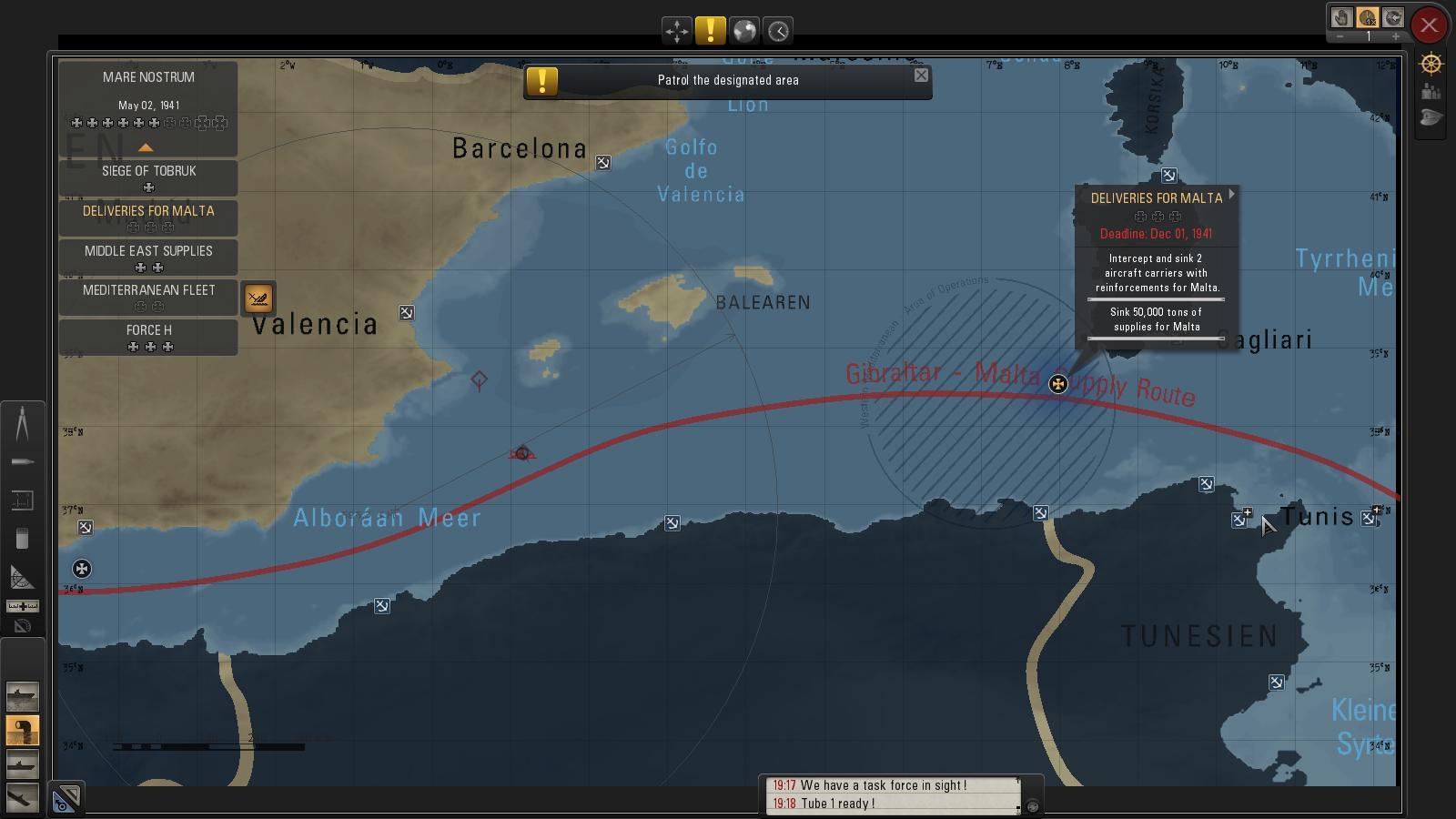Screen dimensions: 1456x819
Task: Click the officer cap icon
Action: pyautogui.click(x=1431, y=118)
